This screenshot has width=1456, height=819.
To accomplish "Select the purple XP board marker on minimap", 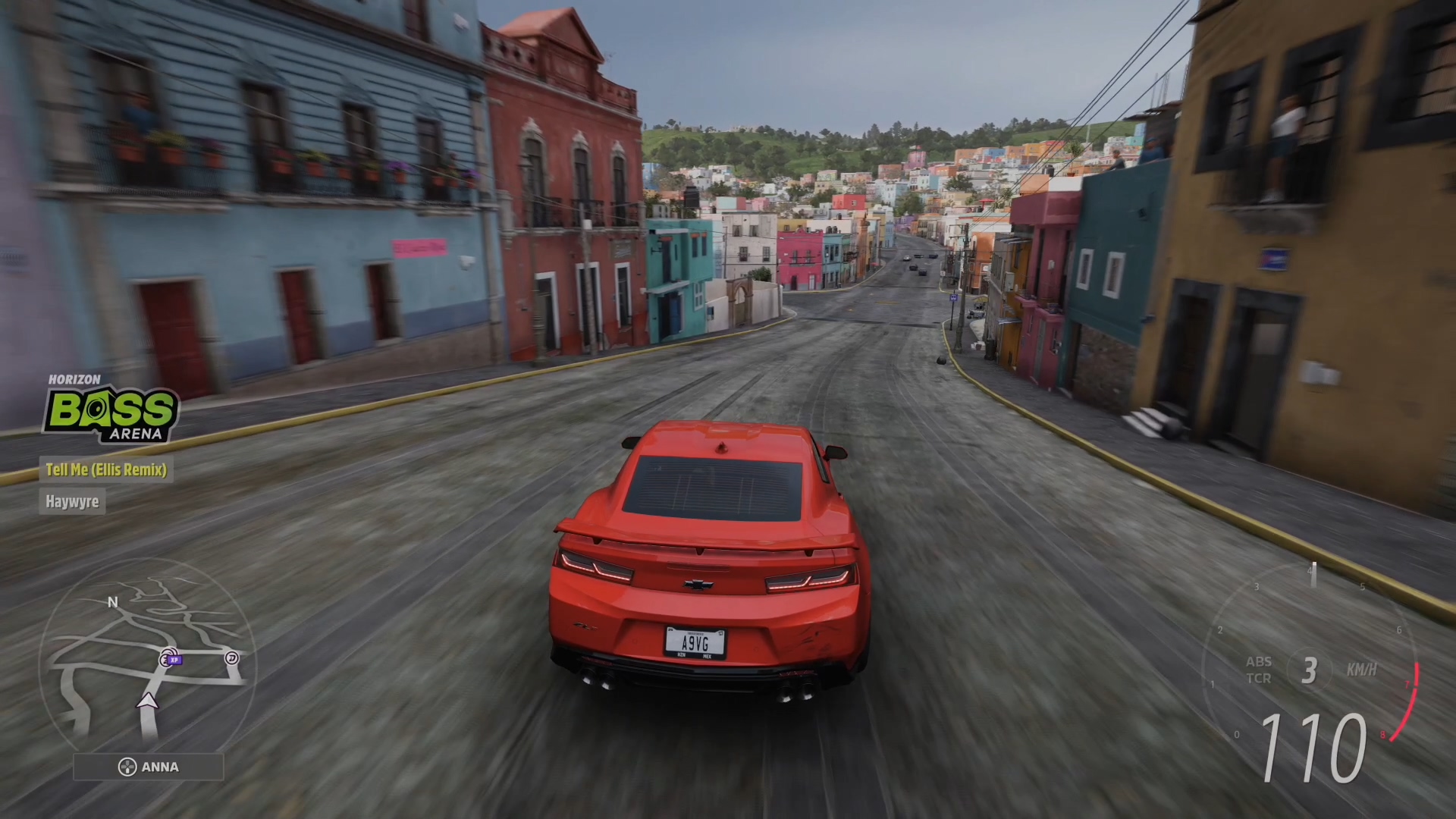I will [175, 661].
